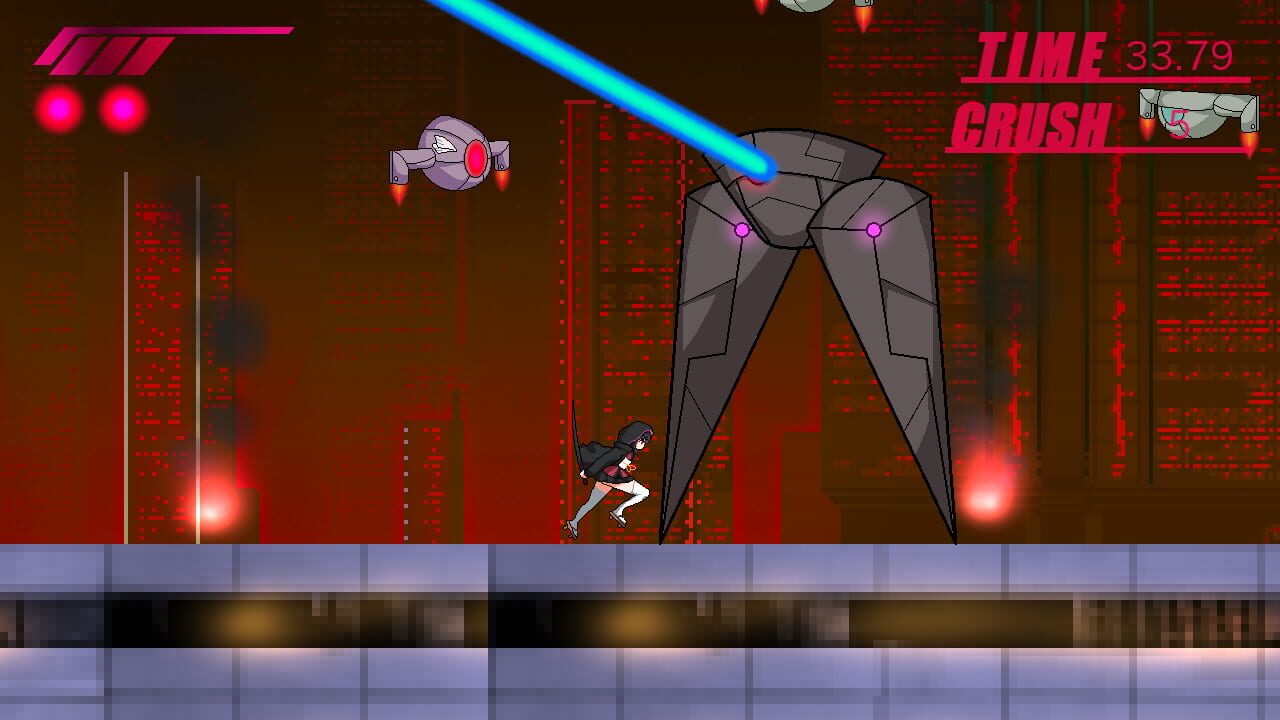Click the crusher's left purple eye light

(x=740, y=229)
